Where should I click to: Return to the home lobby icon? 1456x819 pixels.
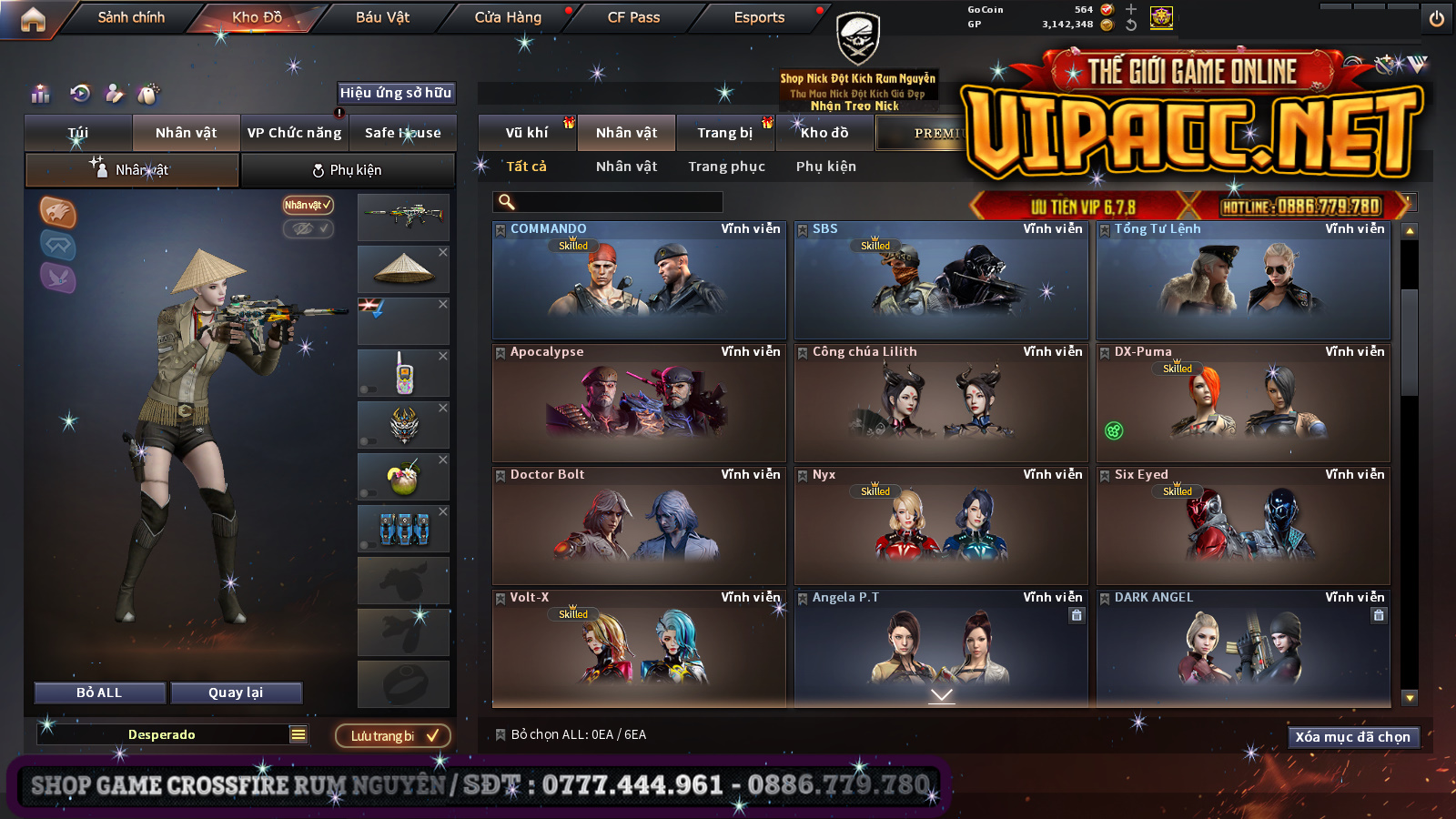(33, 19)
